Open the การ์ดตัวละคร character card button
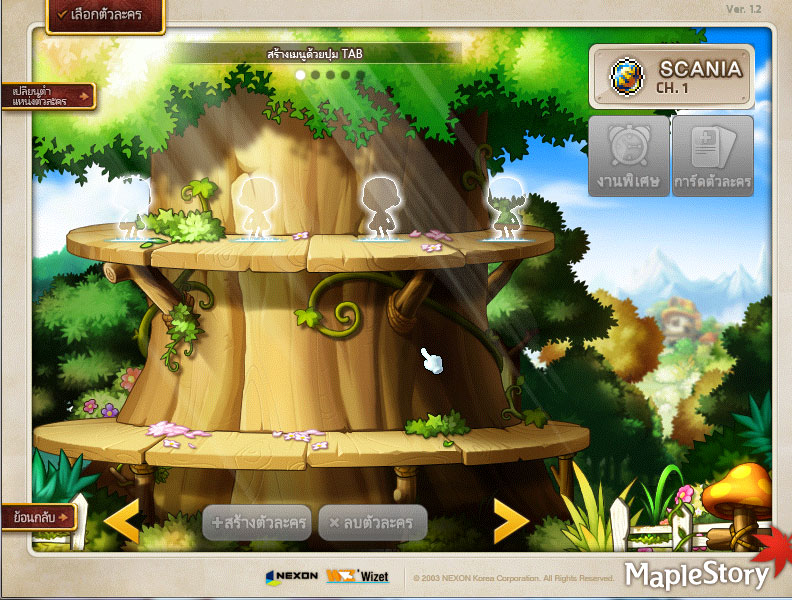 point(713,156)
